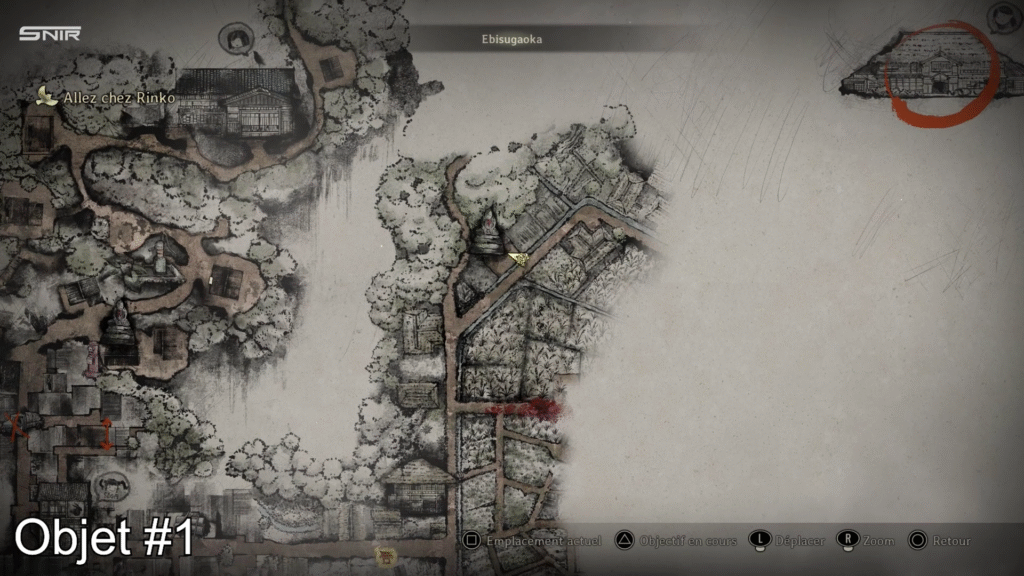Click the Jizo statue marker beside the player arrow
Viewport: 1024px width, 576px height.
490,236
